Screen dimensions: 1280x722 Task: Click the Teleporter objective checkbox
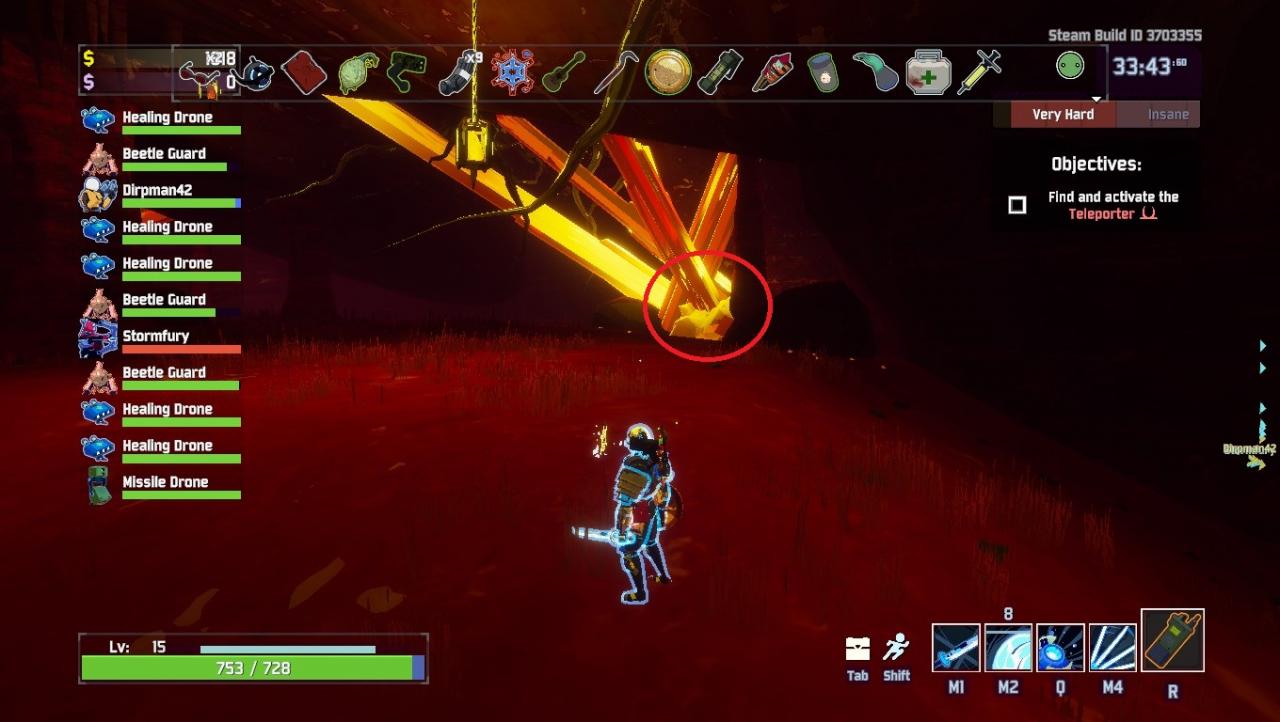[1017, 205]
